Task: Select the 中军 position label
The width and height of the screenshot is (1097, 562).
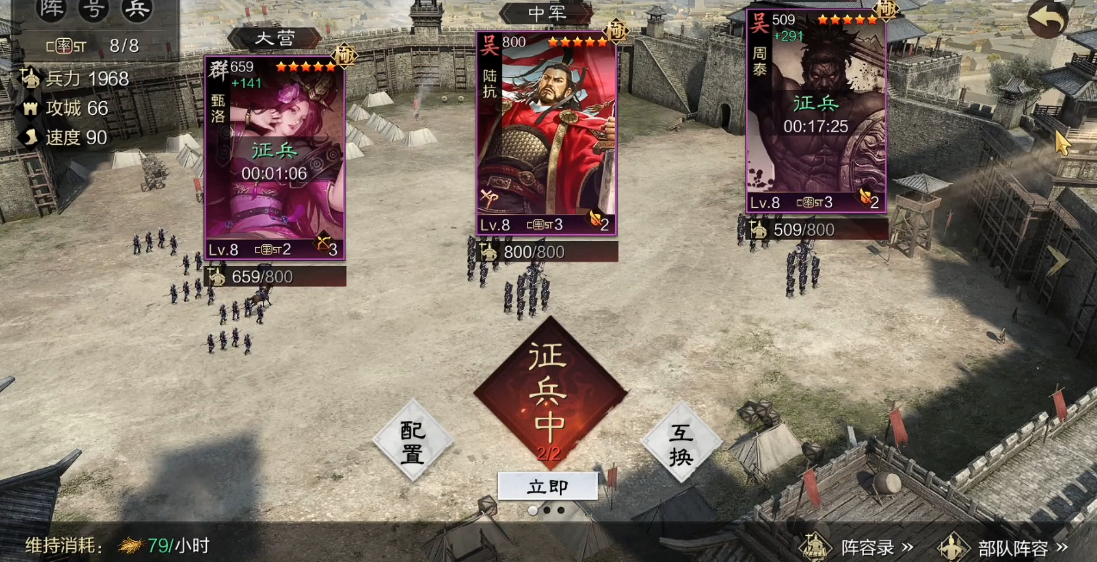Action: (546, 13)
